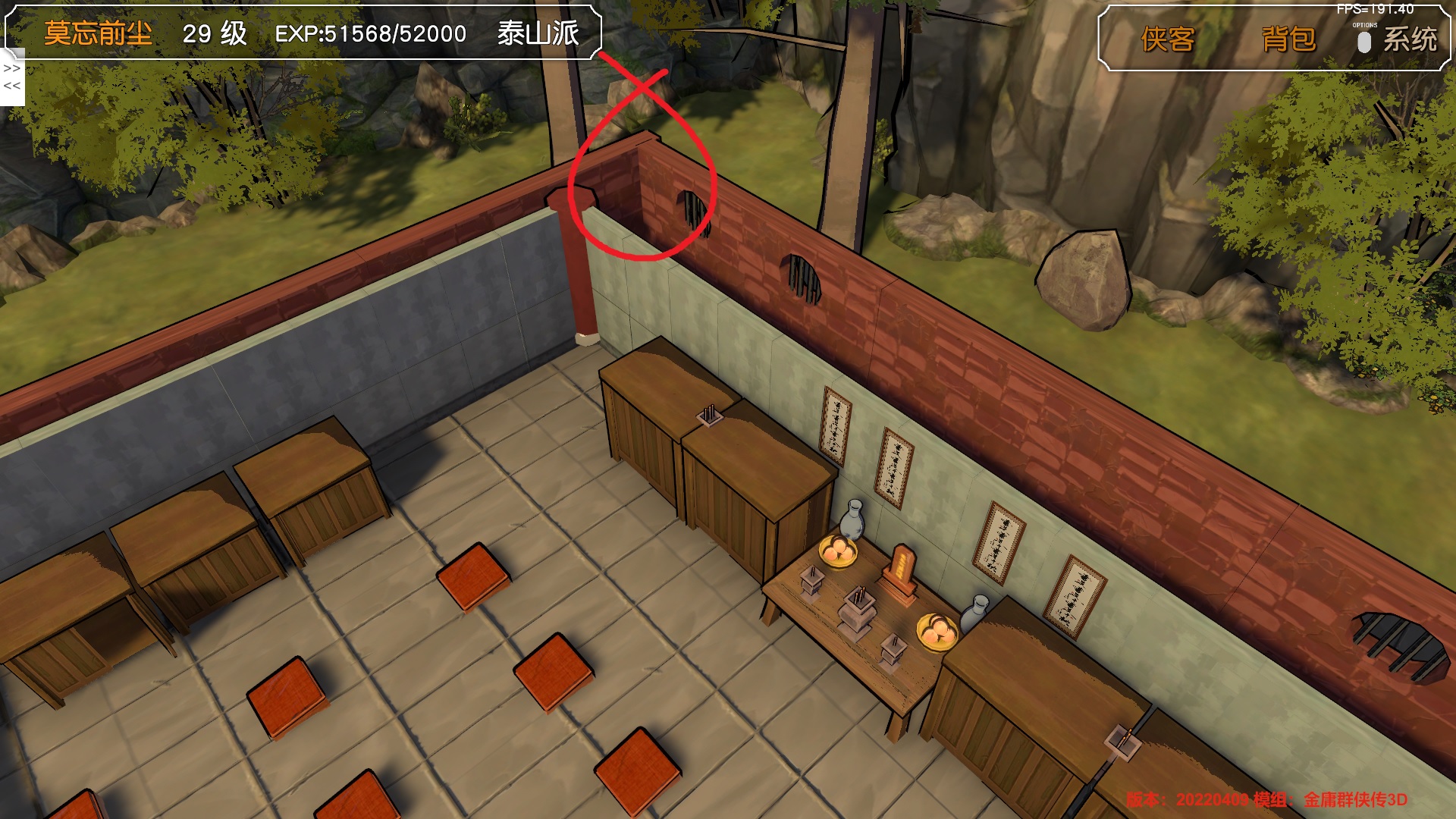The height and width of the screenshot is (819, 1456).
Task: Open the 侠客 character menu
Action: [1167, 39]
